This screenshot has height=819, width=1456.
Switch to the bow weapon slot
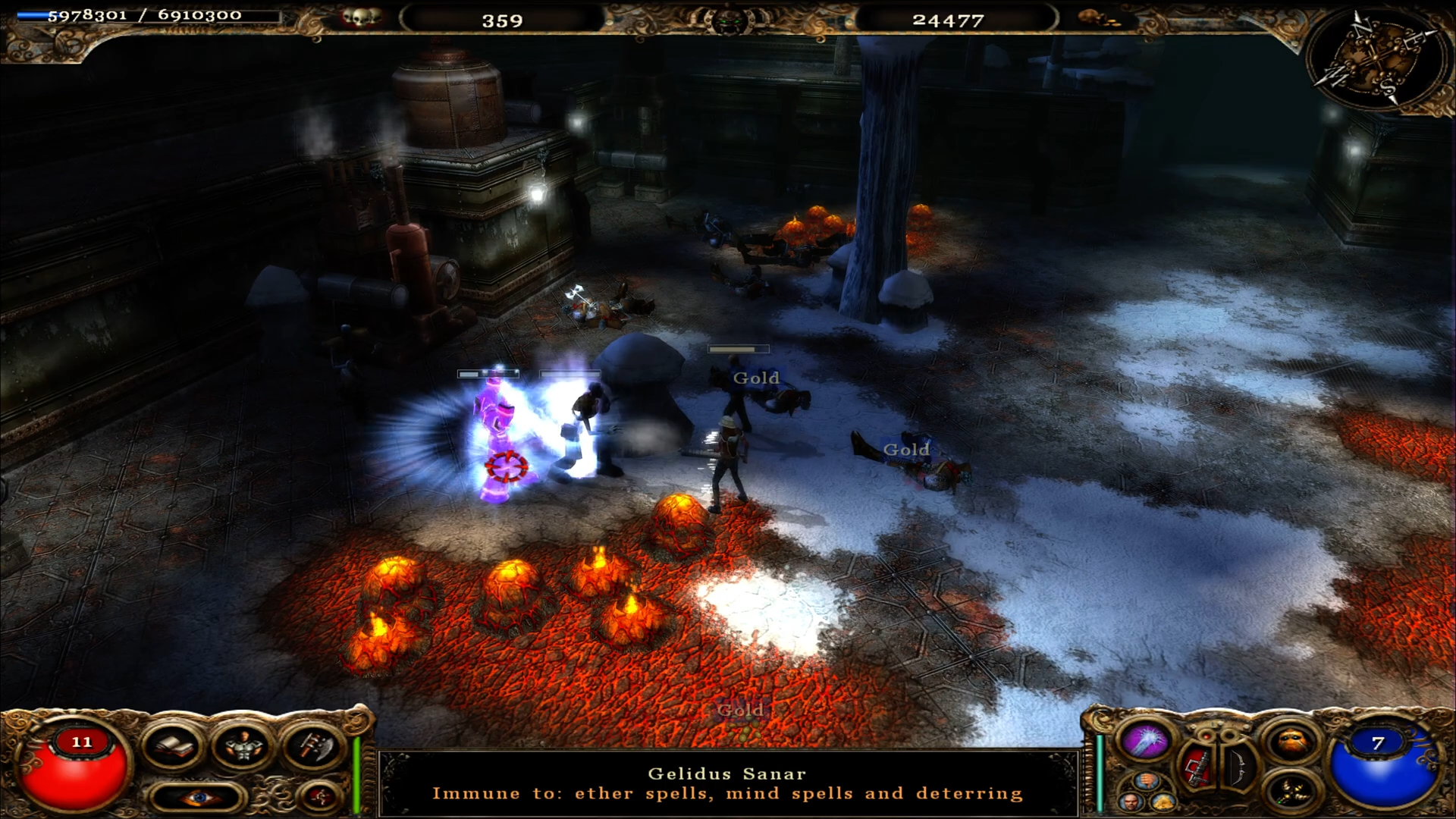pyautogui.click(x=1238, y=766)
